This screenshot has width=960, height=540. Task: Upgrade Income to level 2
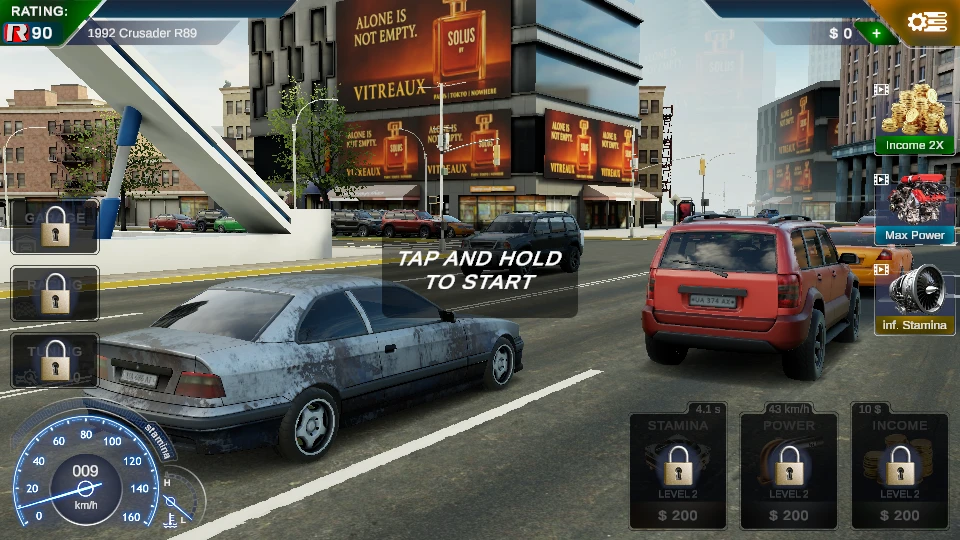point(900,470)
